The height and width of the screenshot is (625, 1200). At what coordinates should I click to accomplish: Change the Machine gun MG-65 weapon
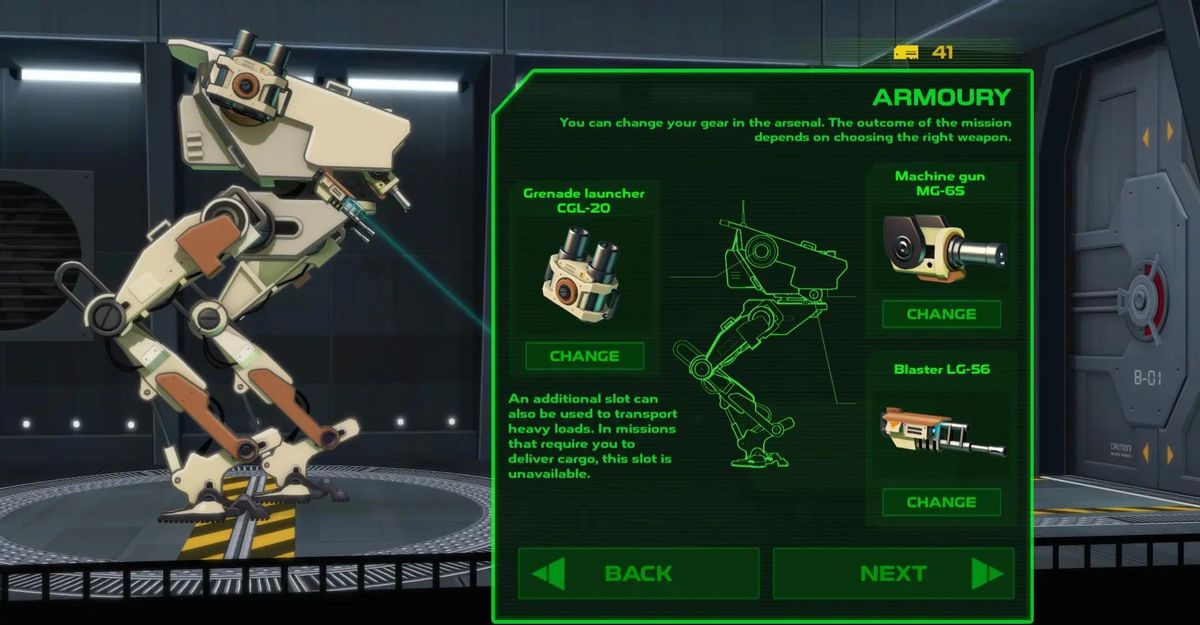click(x=941, y=314)
